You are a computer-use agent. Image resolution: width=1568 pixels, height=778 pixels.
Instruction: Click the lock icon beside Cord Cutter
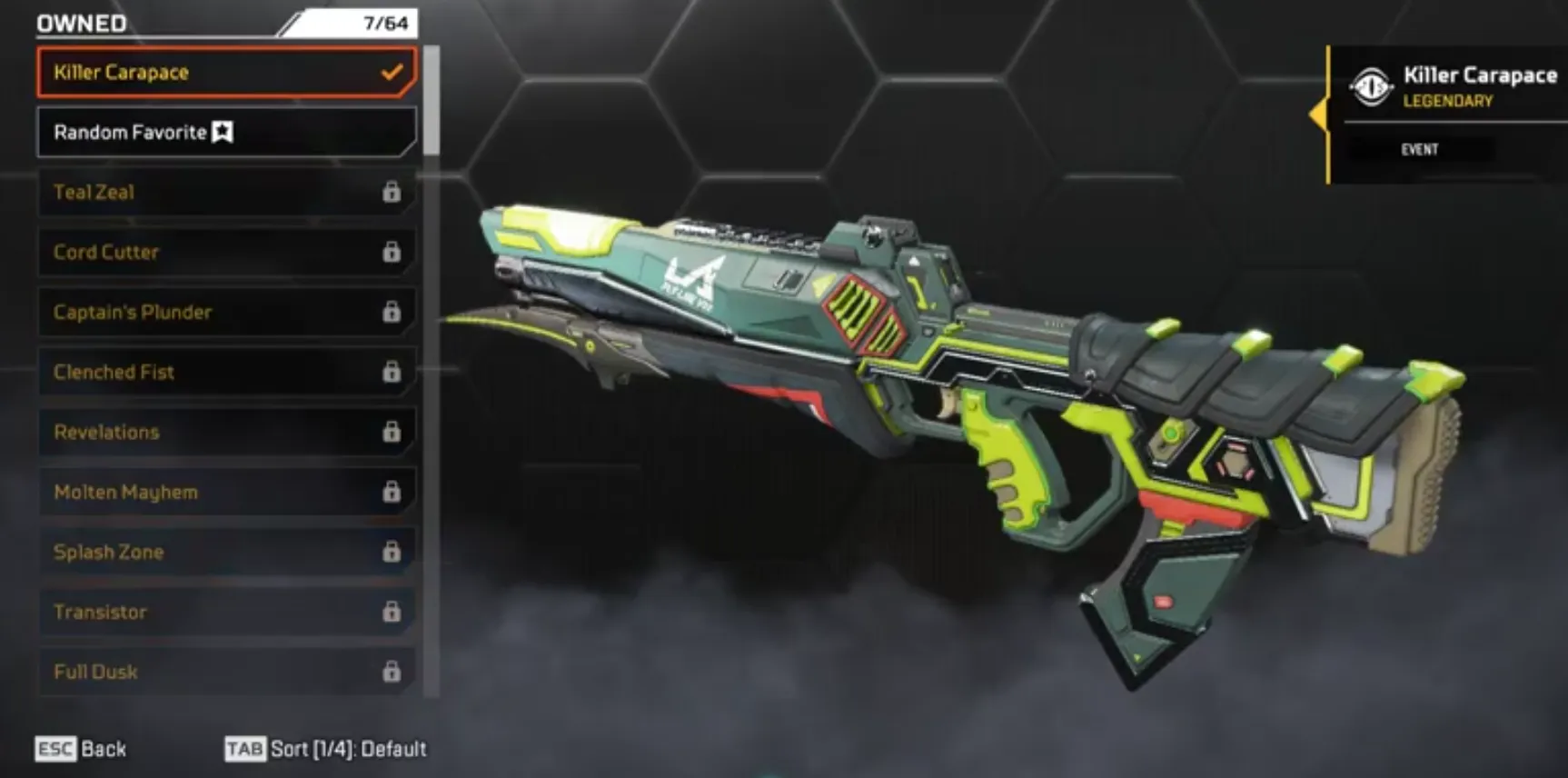392,253
